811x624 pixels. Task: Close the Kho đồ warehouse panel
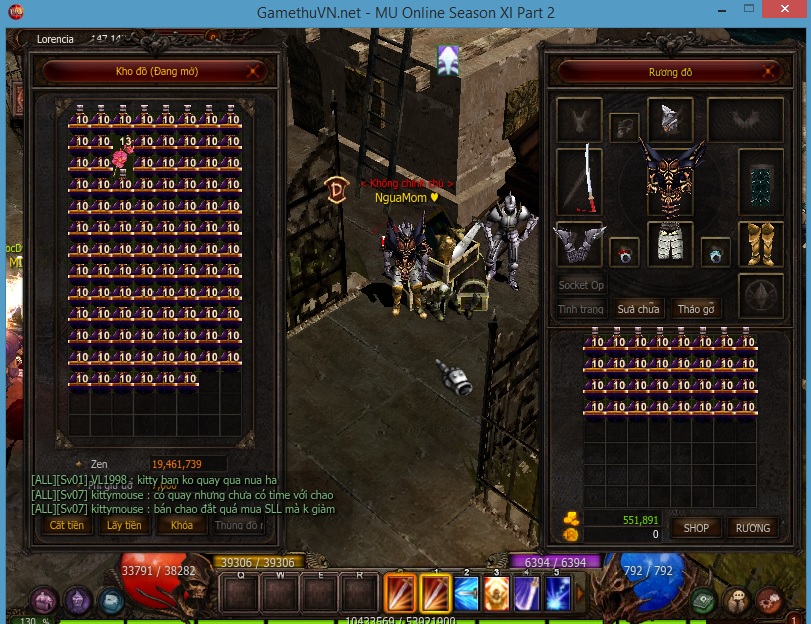pos(255,71)
